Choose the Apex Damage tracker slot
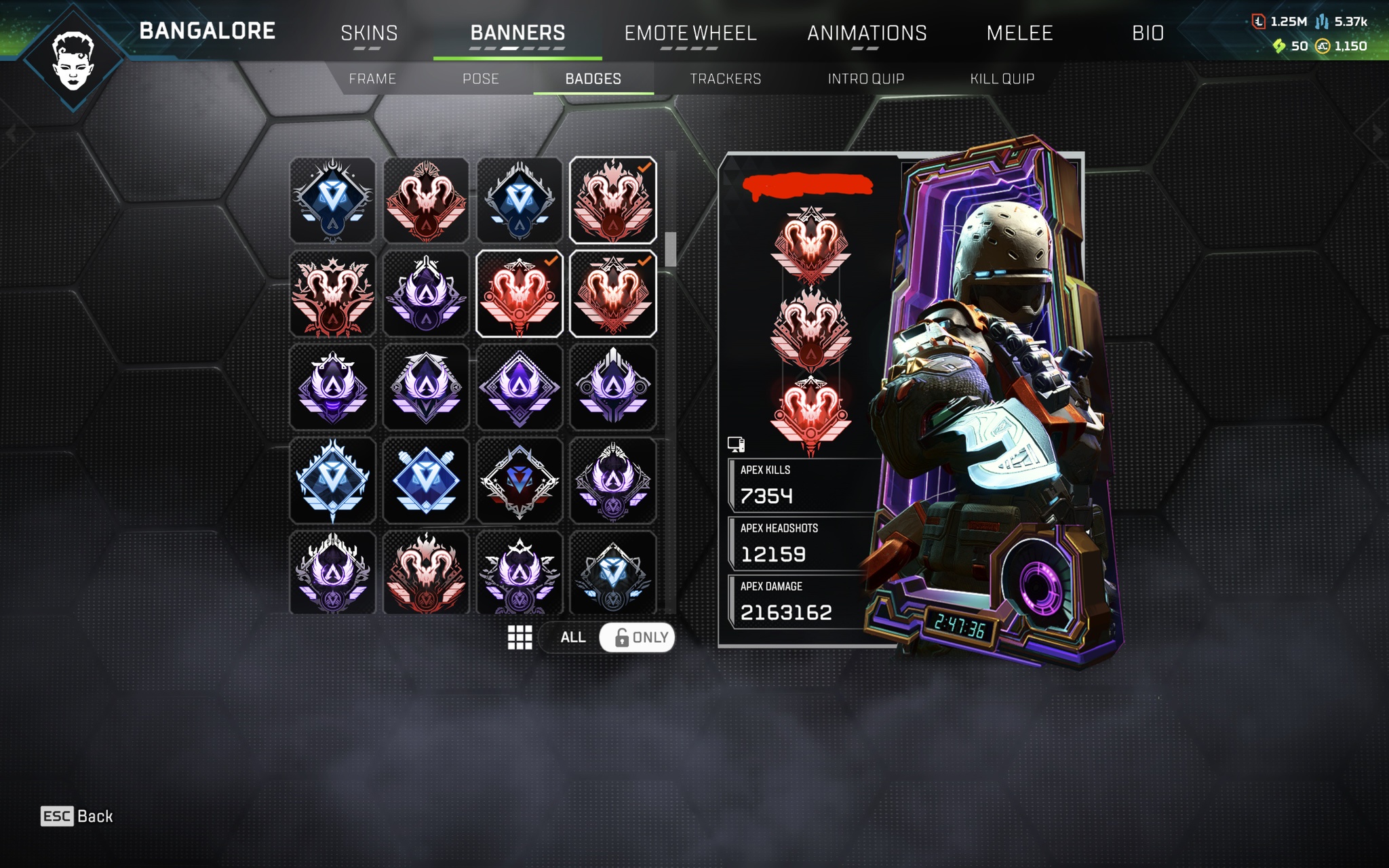The height and width of the screenshot is (868, 1389). click(800, 601)
